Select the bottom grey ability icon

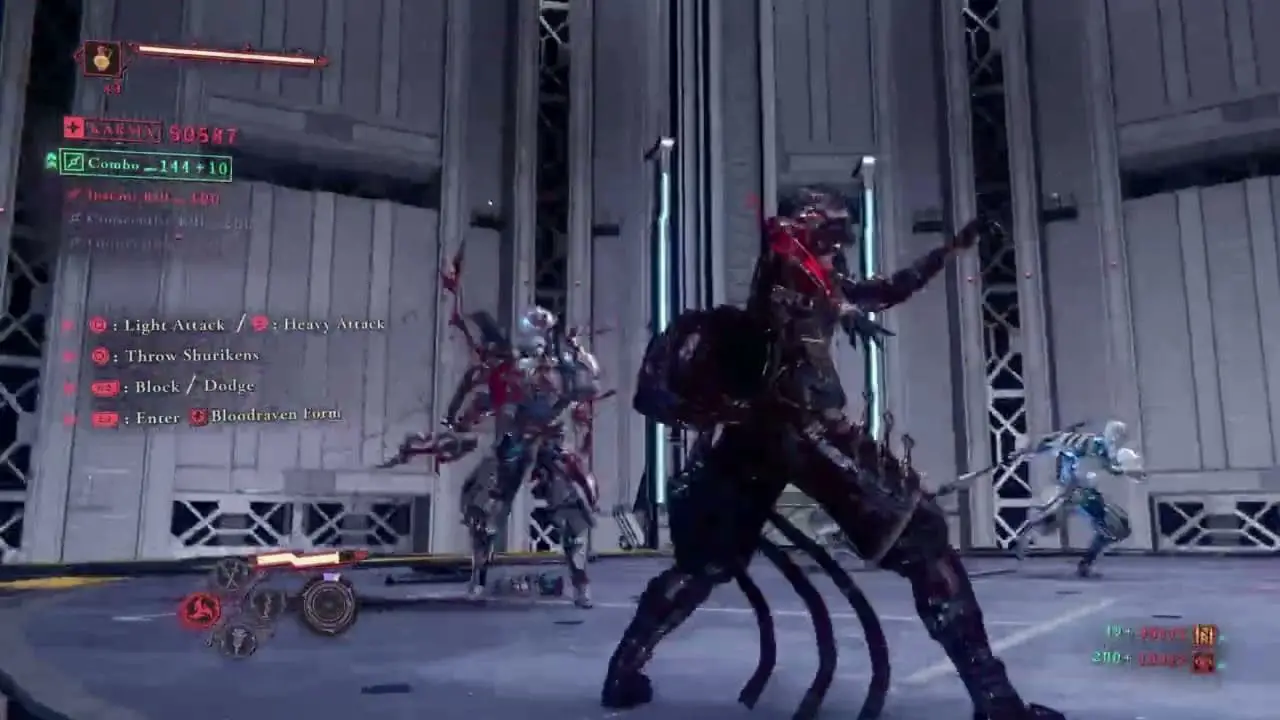238,640
